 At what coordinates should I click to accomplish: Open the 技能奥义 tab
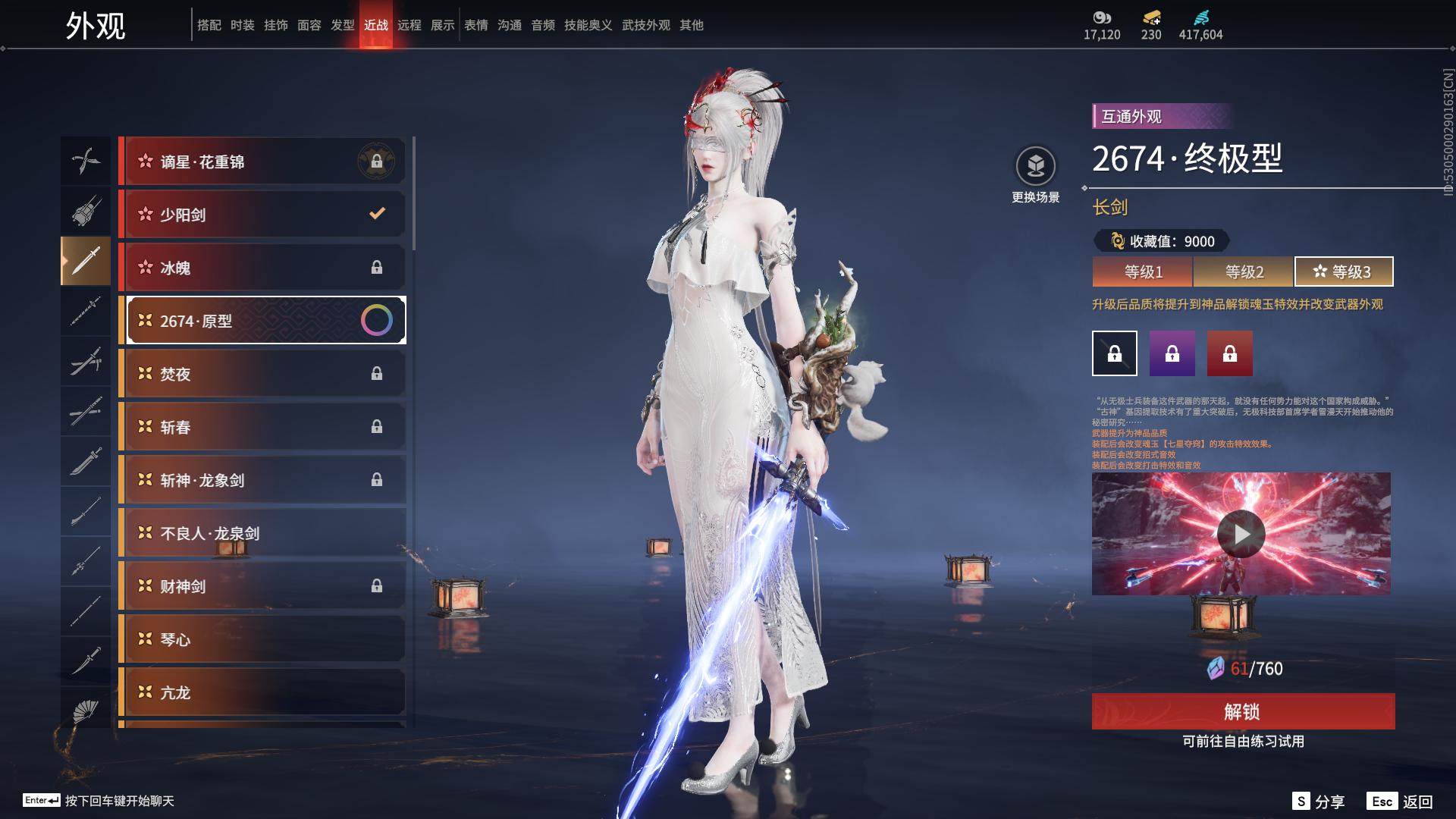pos(588,25)
